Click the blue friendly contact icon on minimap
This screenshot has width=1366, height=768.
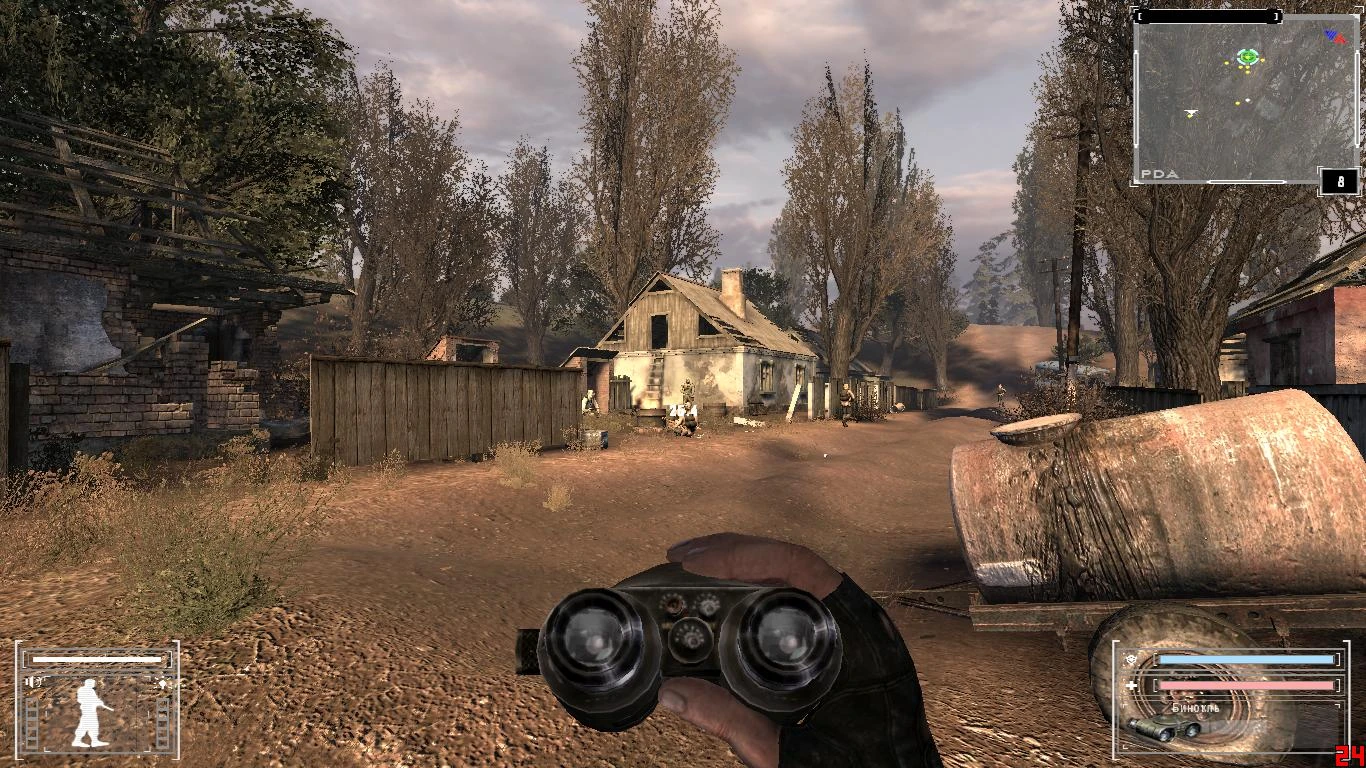pos(1330,34)
